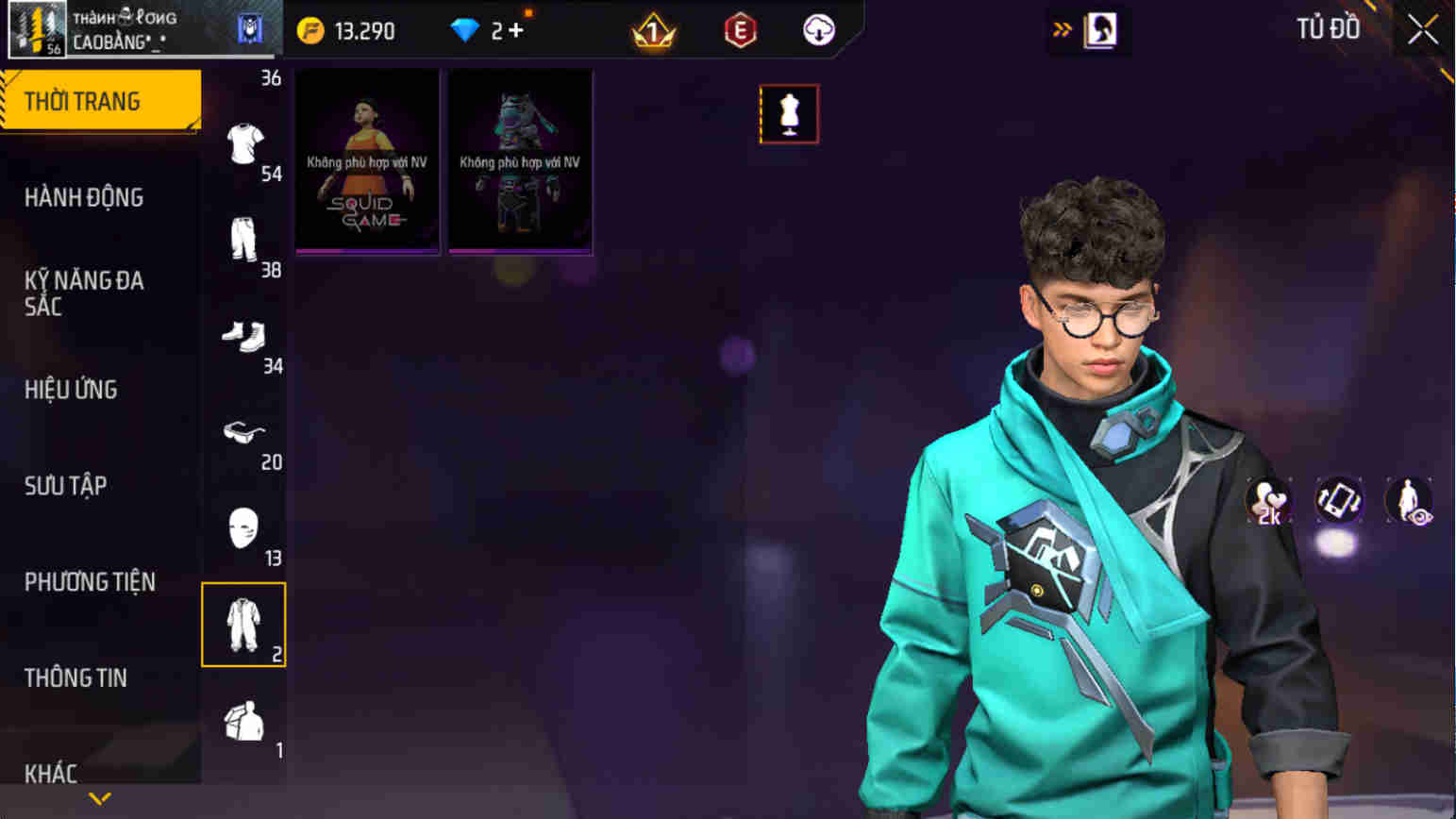This screenshot has height=819, width=1456.
Task: Click the crown rank 1 icon
Action: coord(656,29)
